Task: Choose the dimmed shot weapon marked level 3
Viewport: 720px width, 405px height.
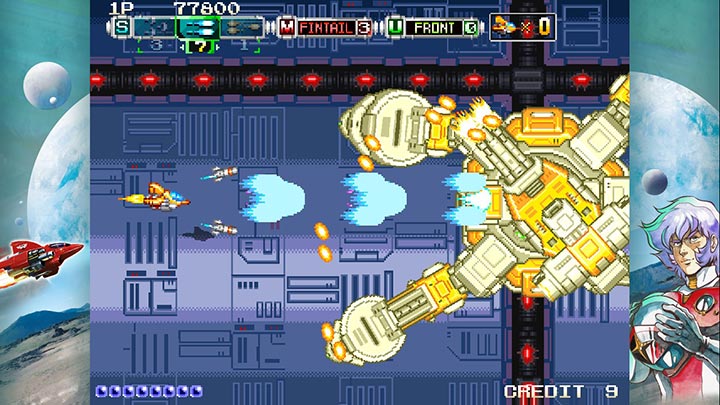Action: click(154, 28)
